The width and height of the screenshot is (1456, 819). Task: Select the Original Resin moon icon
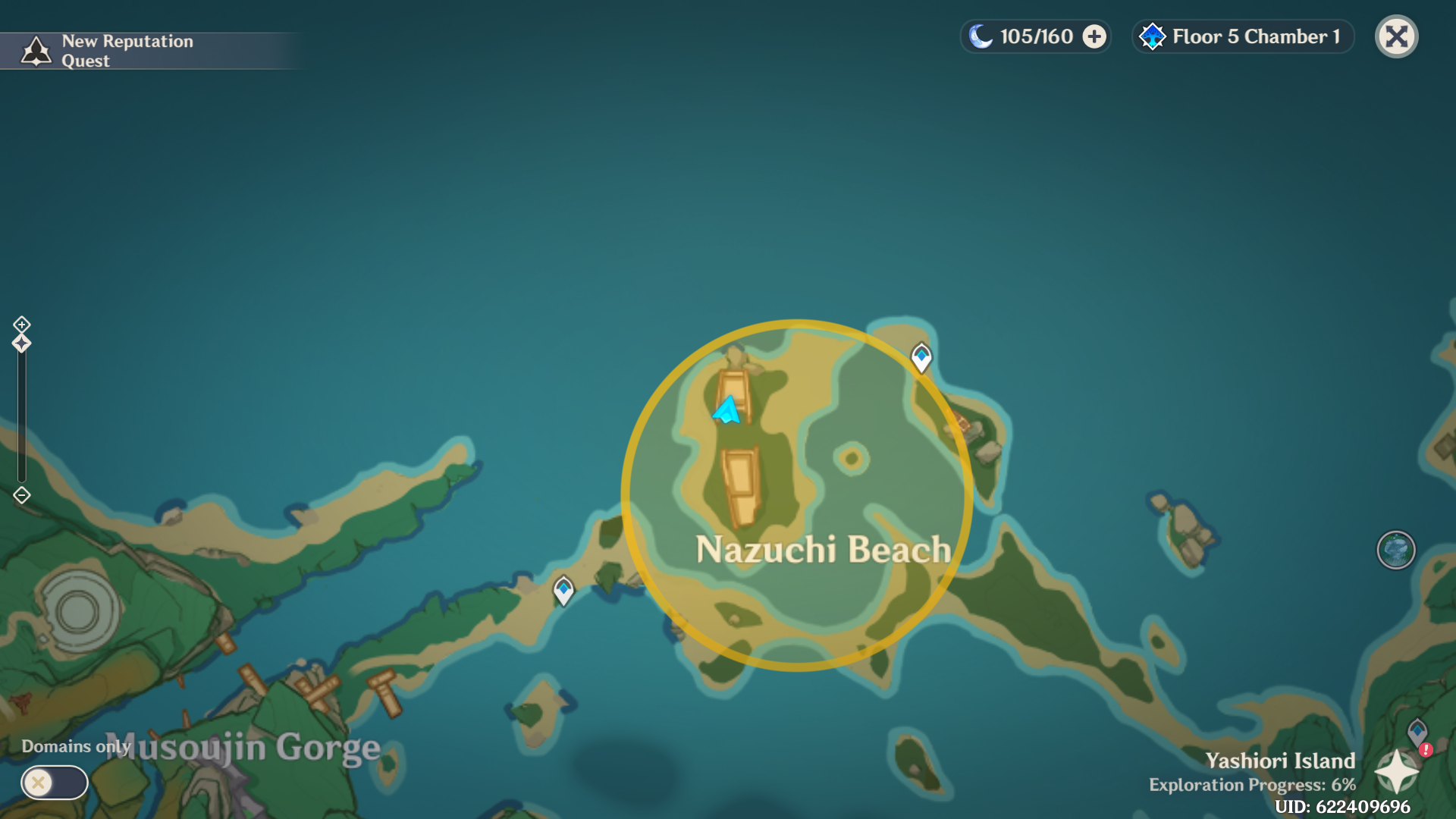(x=982, y=35)
